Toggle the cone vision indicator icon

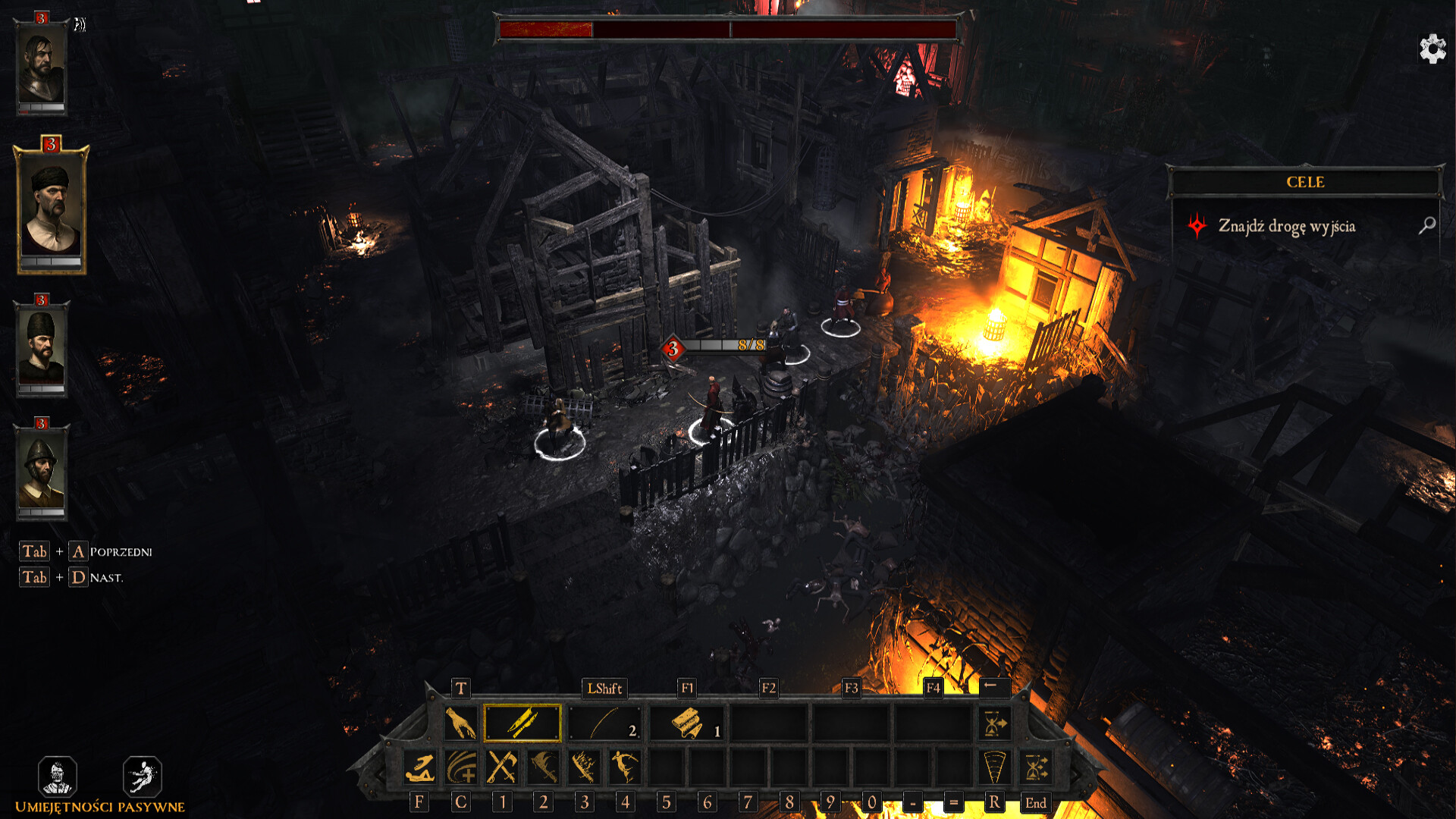(994, 768)
